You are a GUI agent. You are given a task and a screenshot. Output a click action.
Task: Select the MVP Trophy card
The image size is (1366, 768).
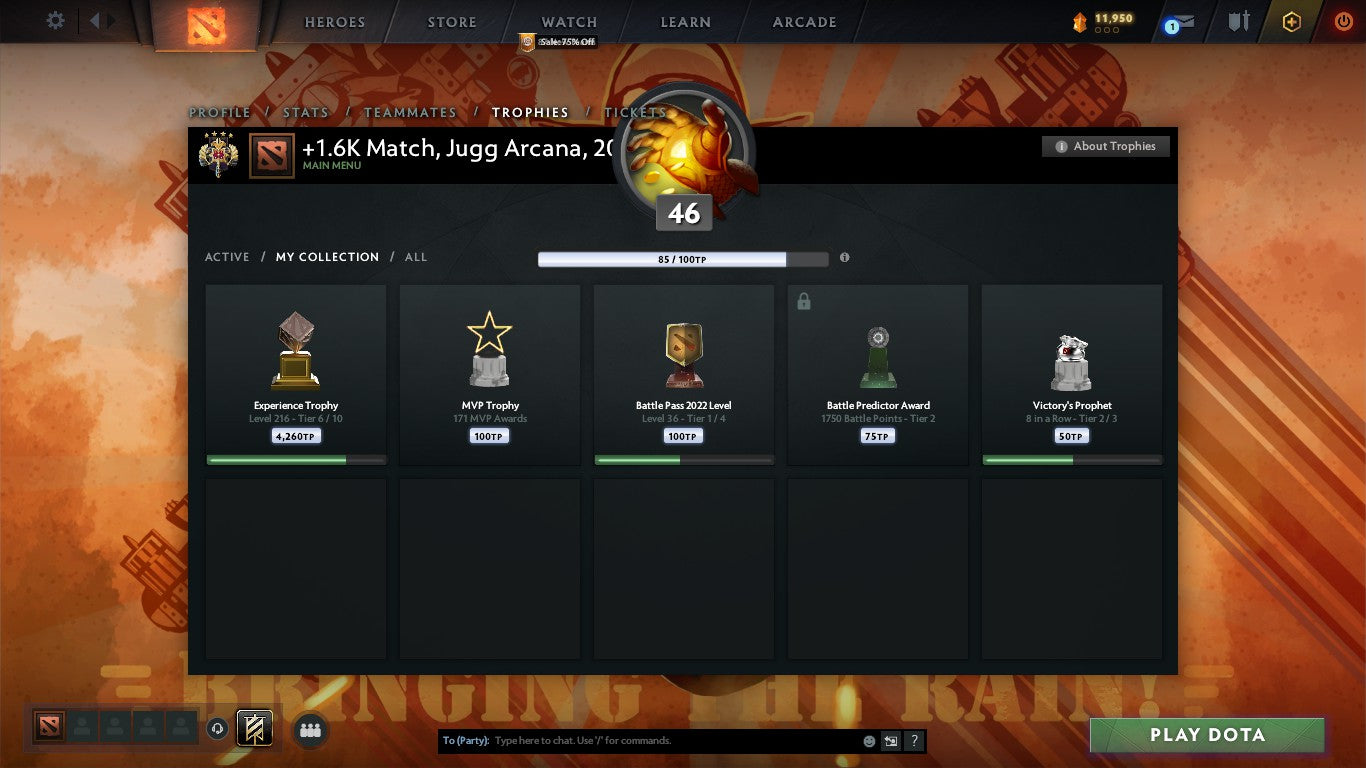(x=489, y=375)
